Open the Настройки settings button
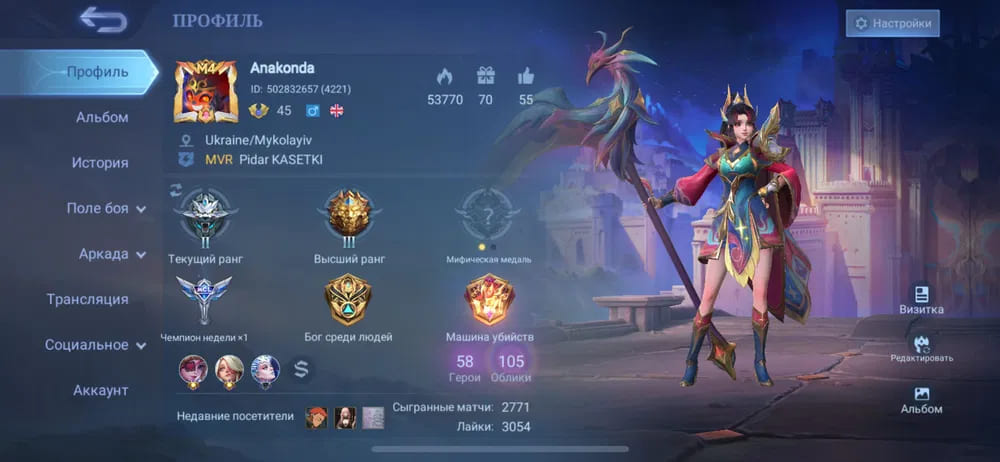Image resolution: width=1000 pixels, height=462 pixels. (x=892, y=23)
